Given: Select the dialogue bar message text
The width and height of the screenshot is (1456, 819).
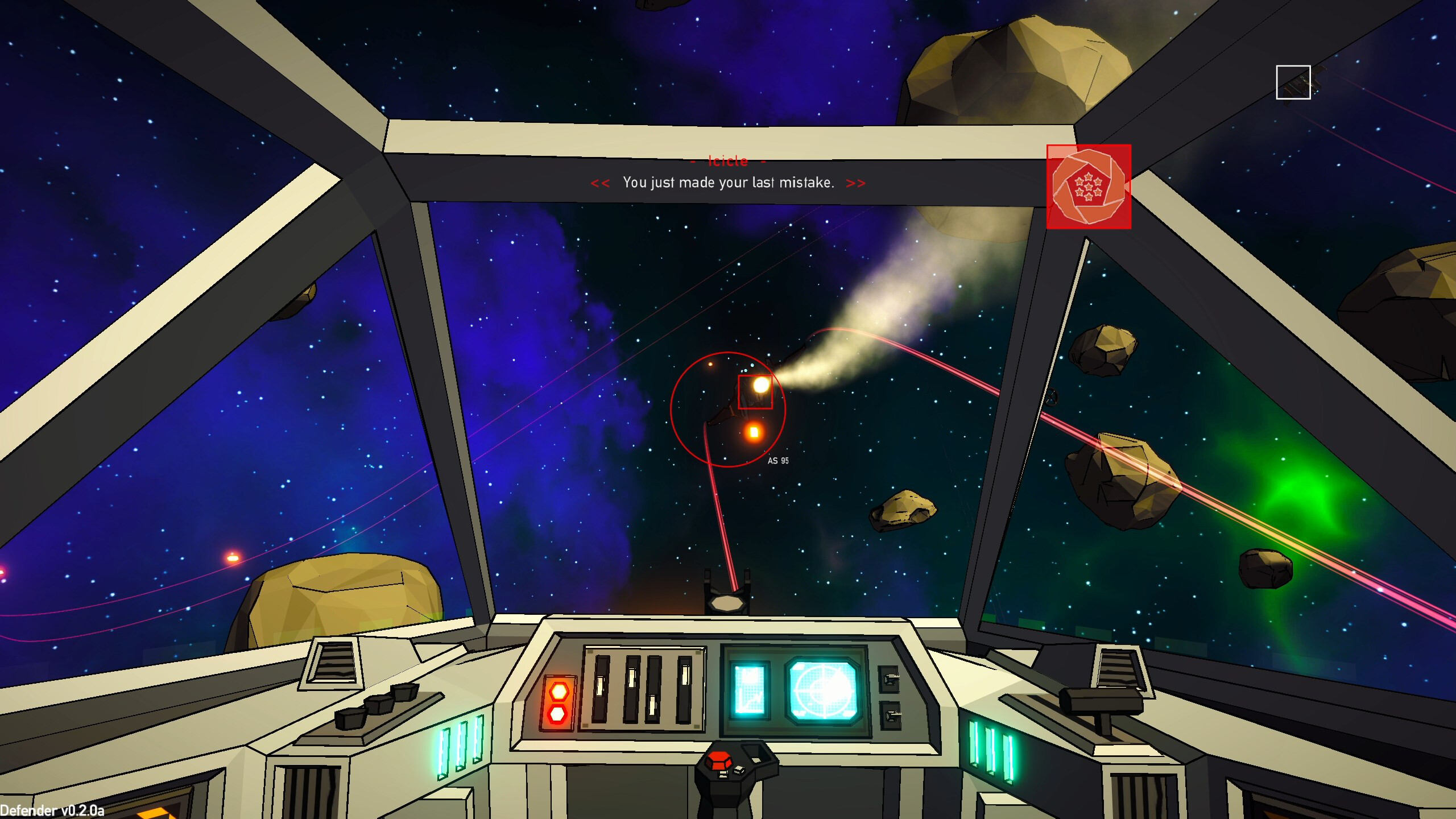Looking at the screenshot, I should point(728,183).
